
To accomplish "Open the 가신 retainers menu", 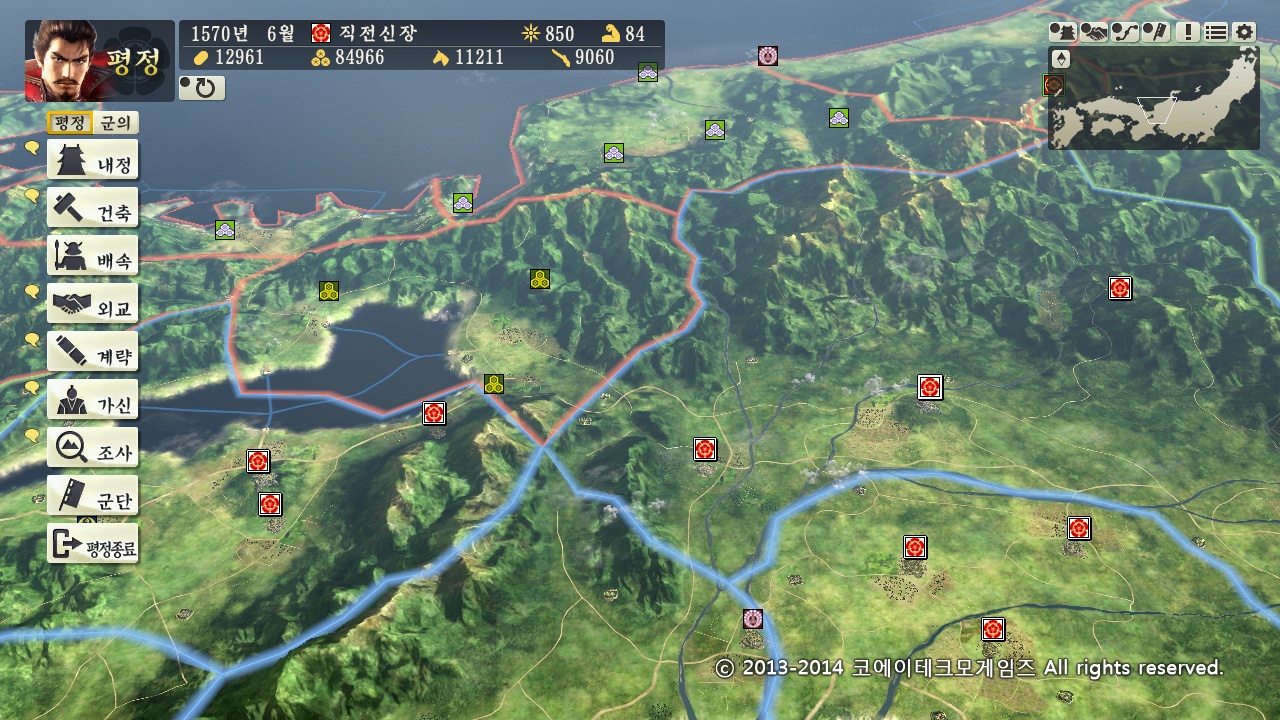I will (x=93, y=401).
